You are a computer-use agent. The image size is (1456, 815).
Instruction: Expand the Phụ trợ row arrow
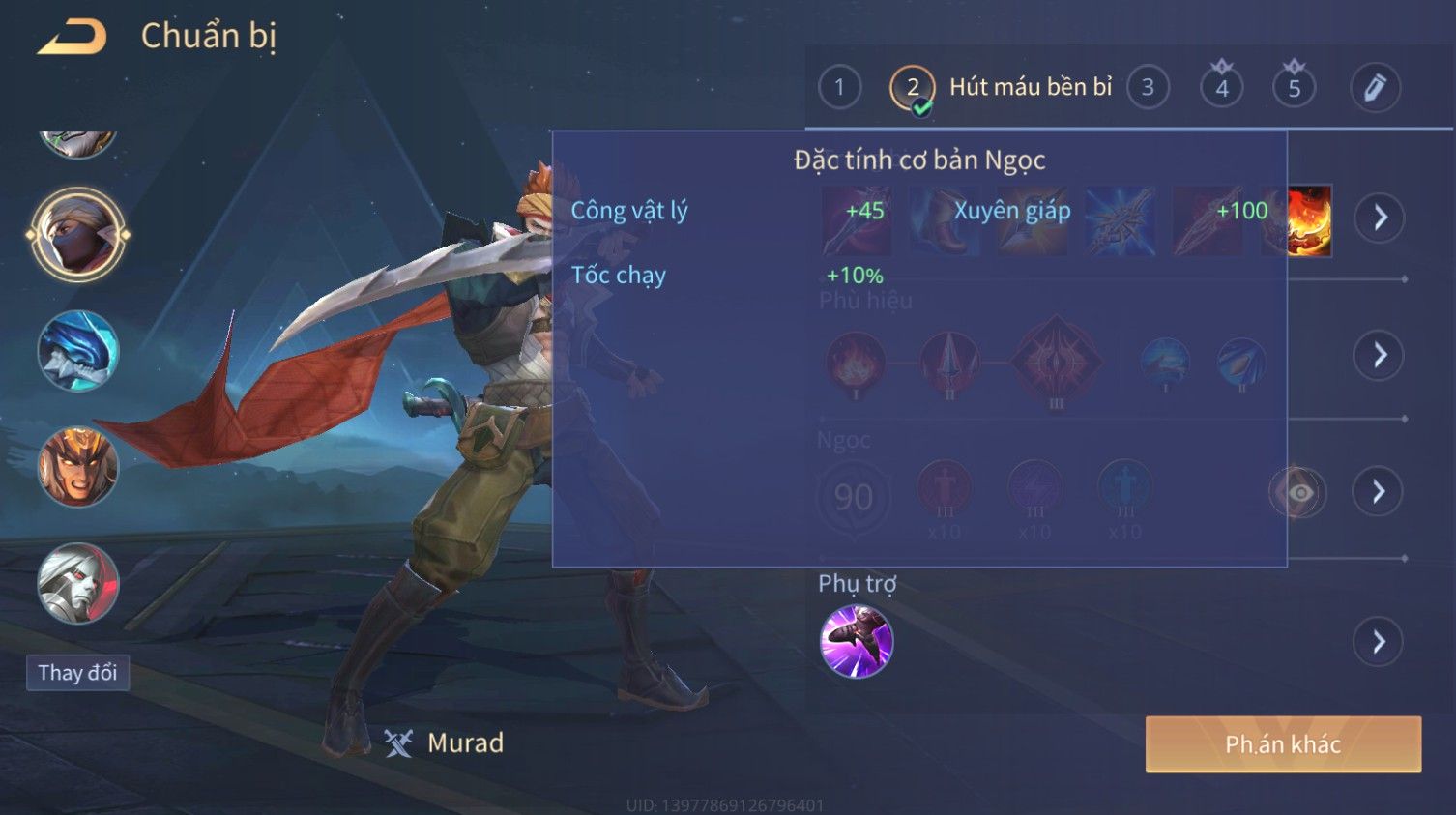(x=1379, y=642)
